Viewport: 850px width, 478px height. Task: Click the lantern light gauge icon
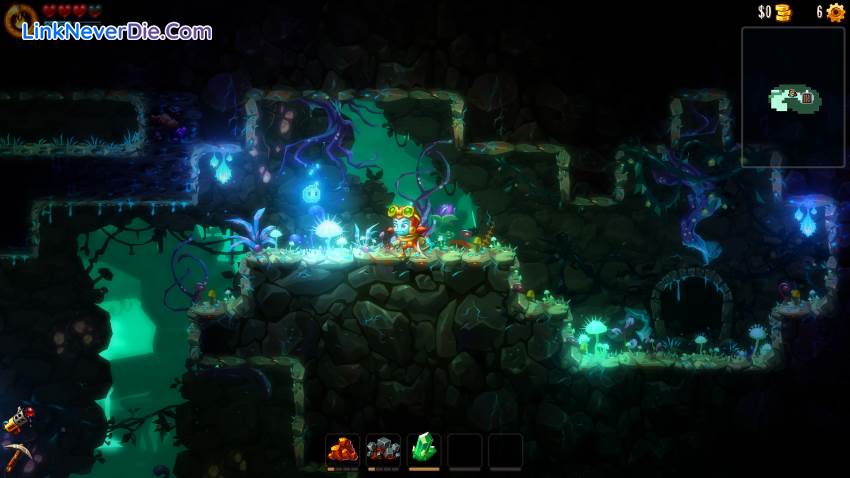pyautogui.click(x=20, y=18)
